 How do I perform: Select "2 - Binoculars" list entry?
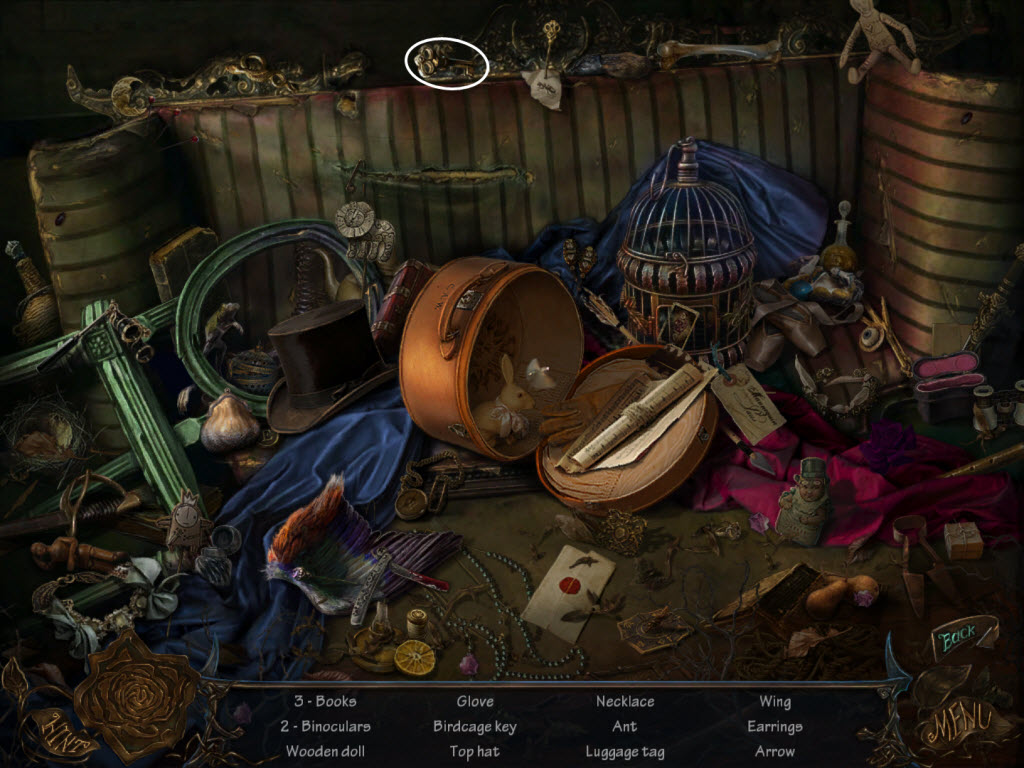(x=324, y=726)
